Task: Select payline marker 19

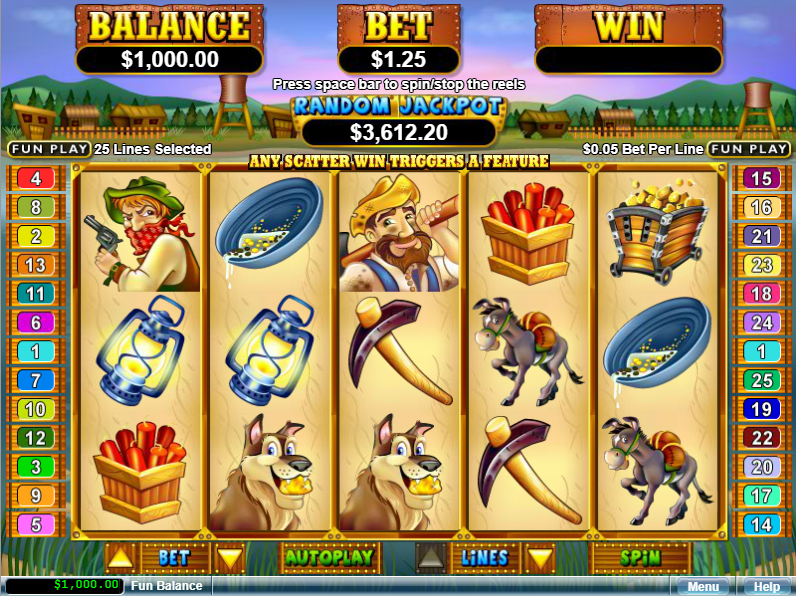Action: coord(761,409)
